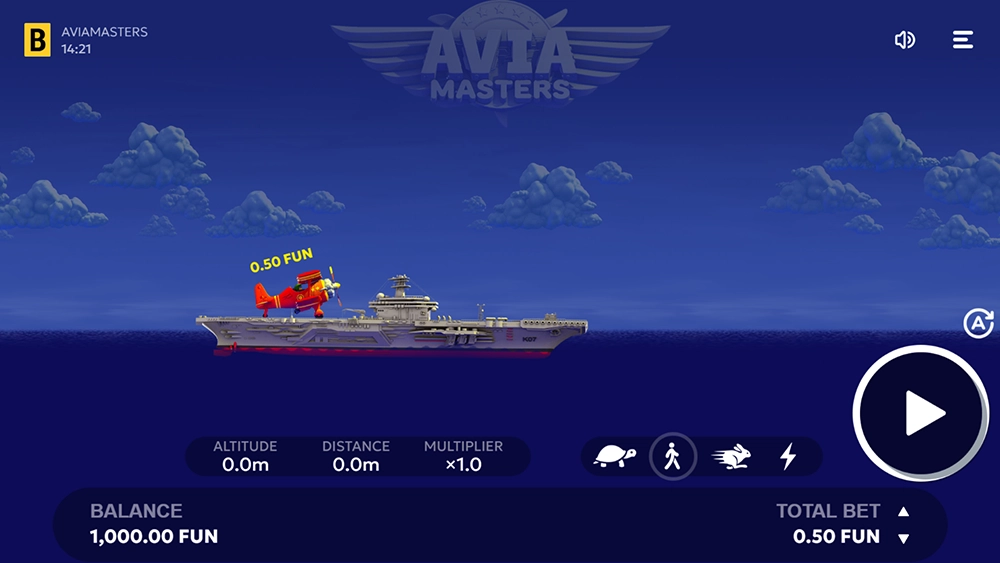Choose the walking person normal speed
Screen dimensions: 1000x563
point(673,458)
